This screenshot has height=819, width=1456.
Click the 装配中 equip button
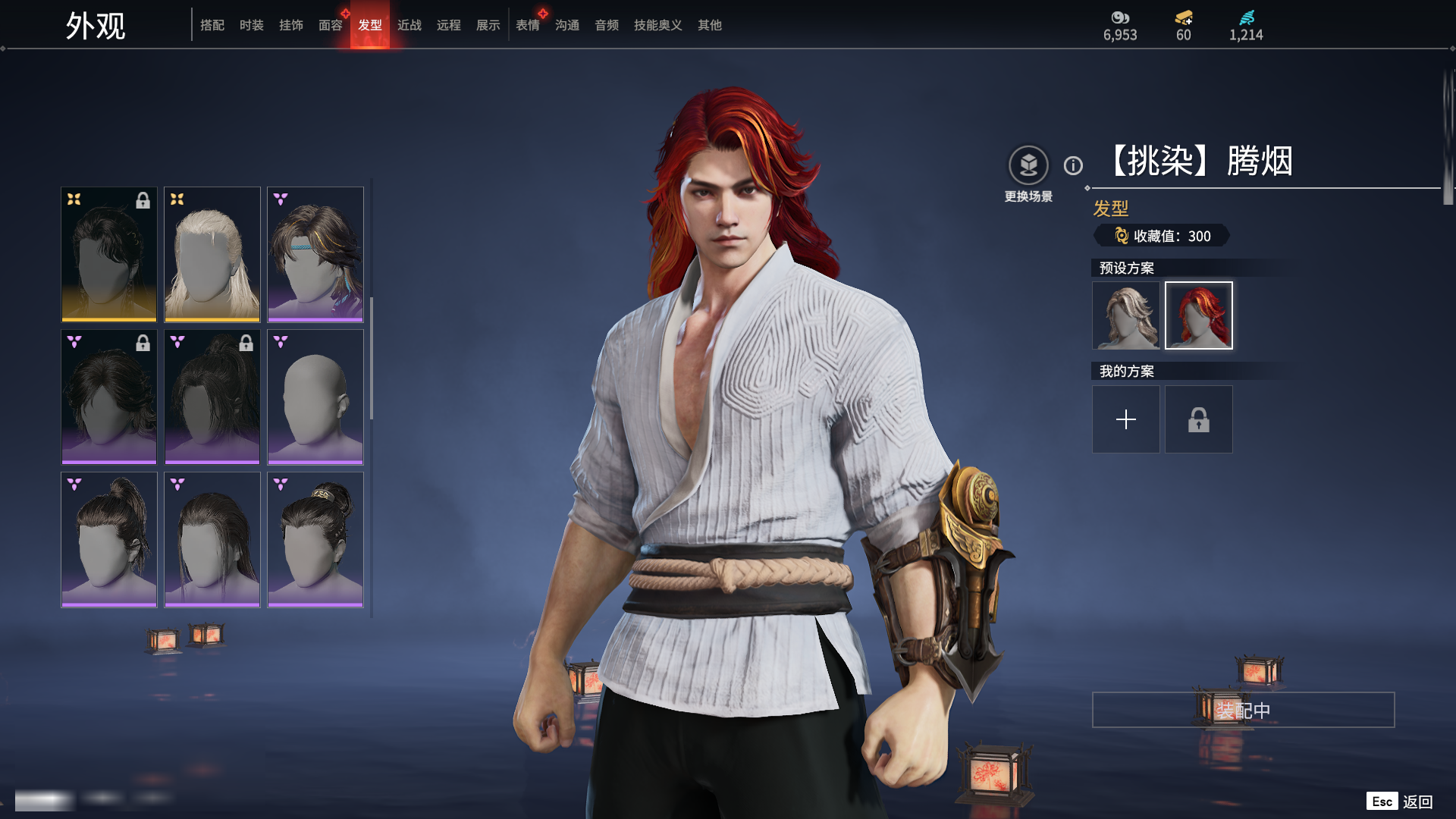1243,710
